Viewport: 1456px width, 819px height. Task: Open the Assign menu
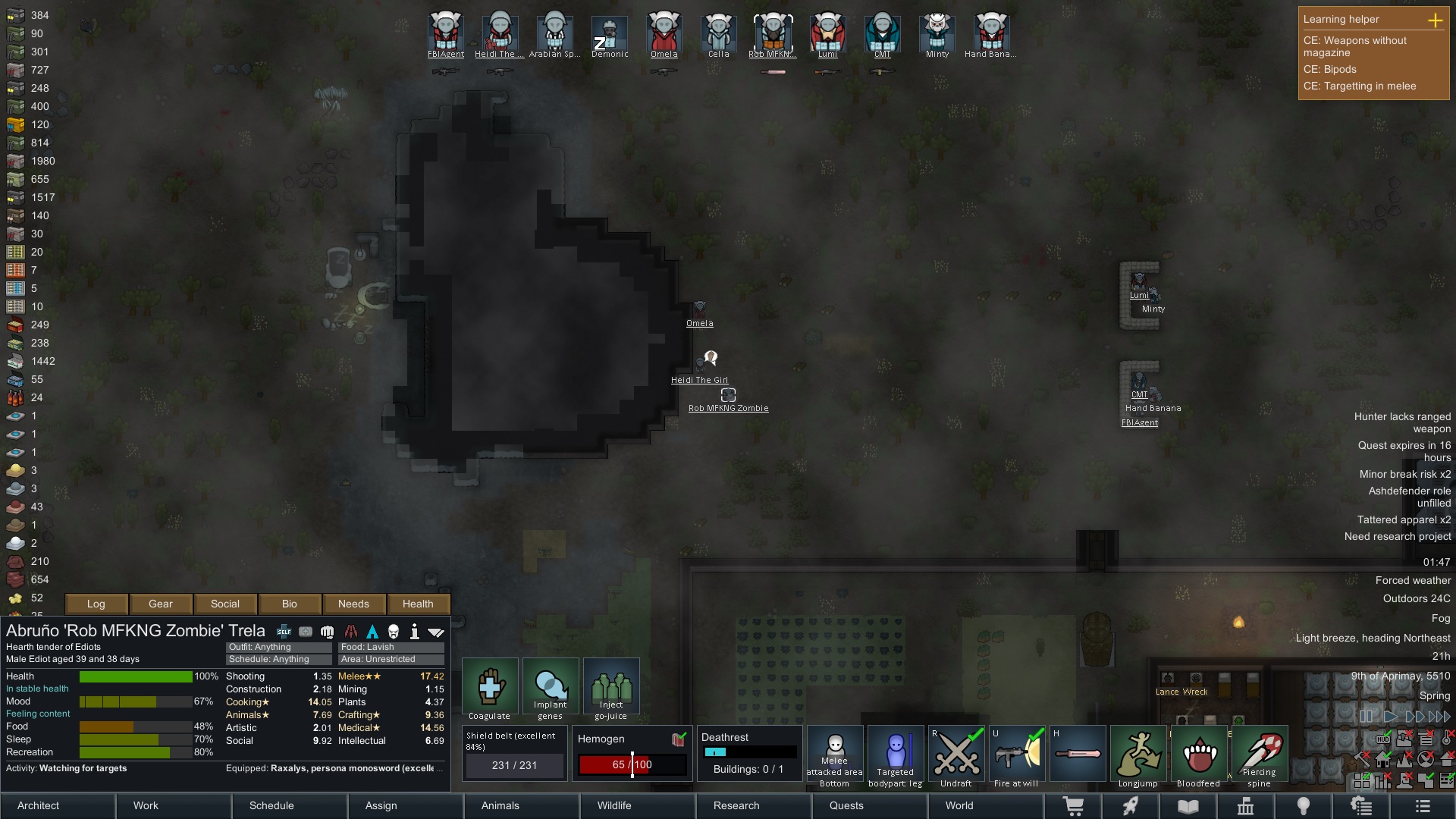click(406, 805)
